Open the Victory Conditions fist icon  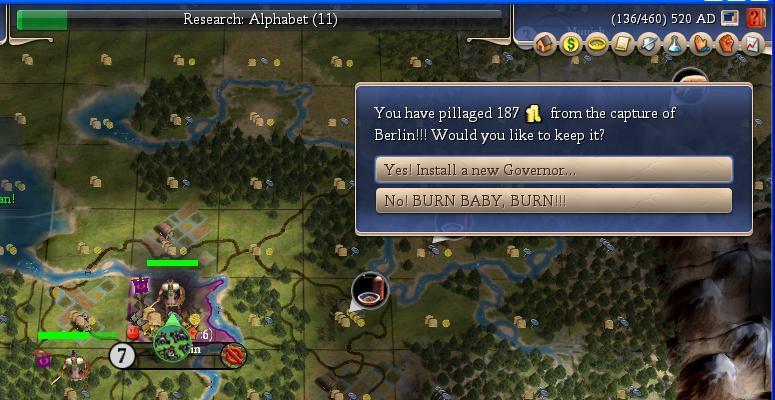tap(726, 44)
